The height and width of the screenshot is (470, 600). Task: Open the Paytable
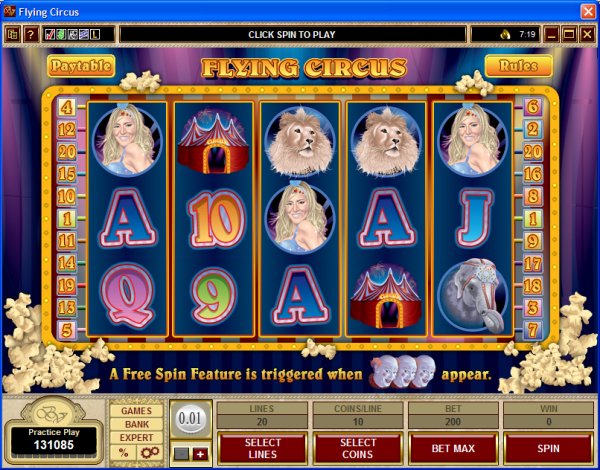80,66
